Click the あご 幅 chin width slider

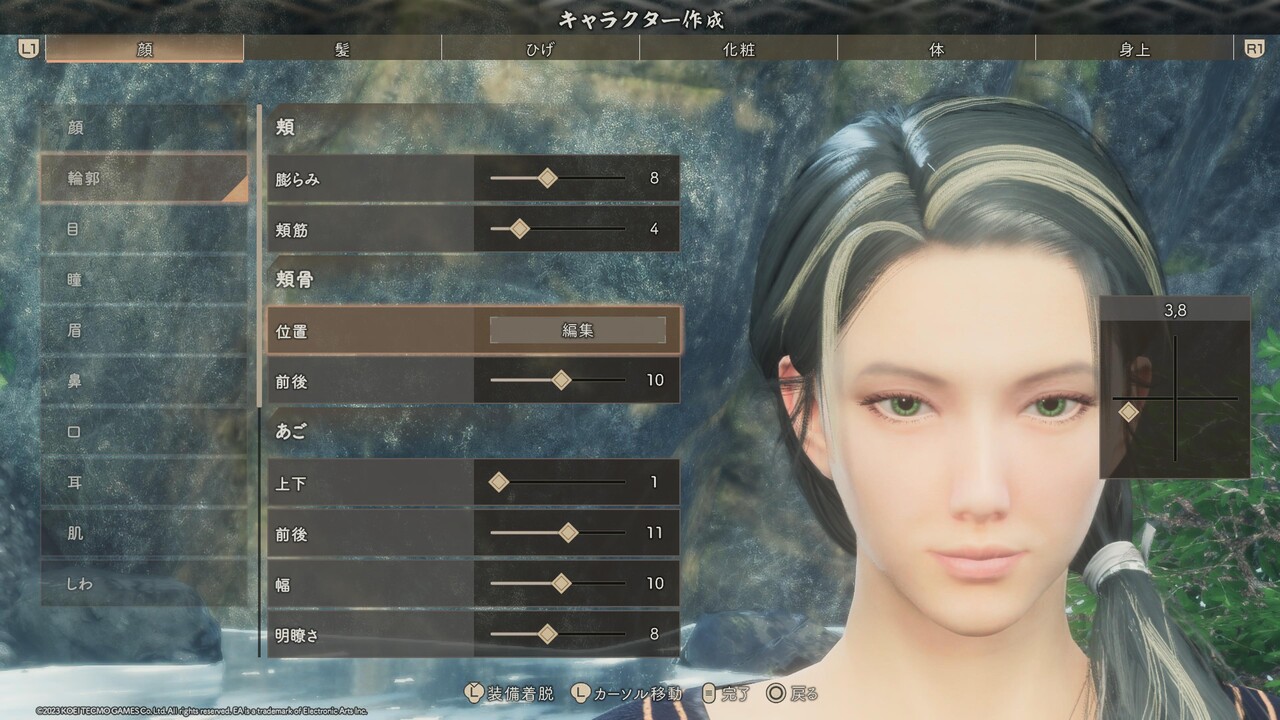pos(561,583)
